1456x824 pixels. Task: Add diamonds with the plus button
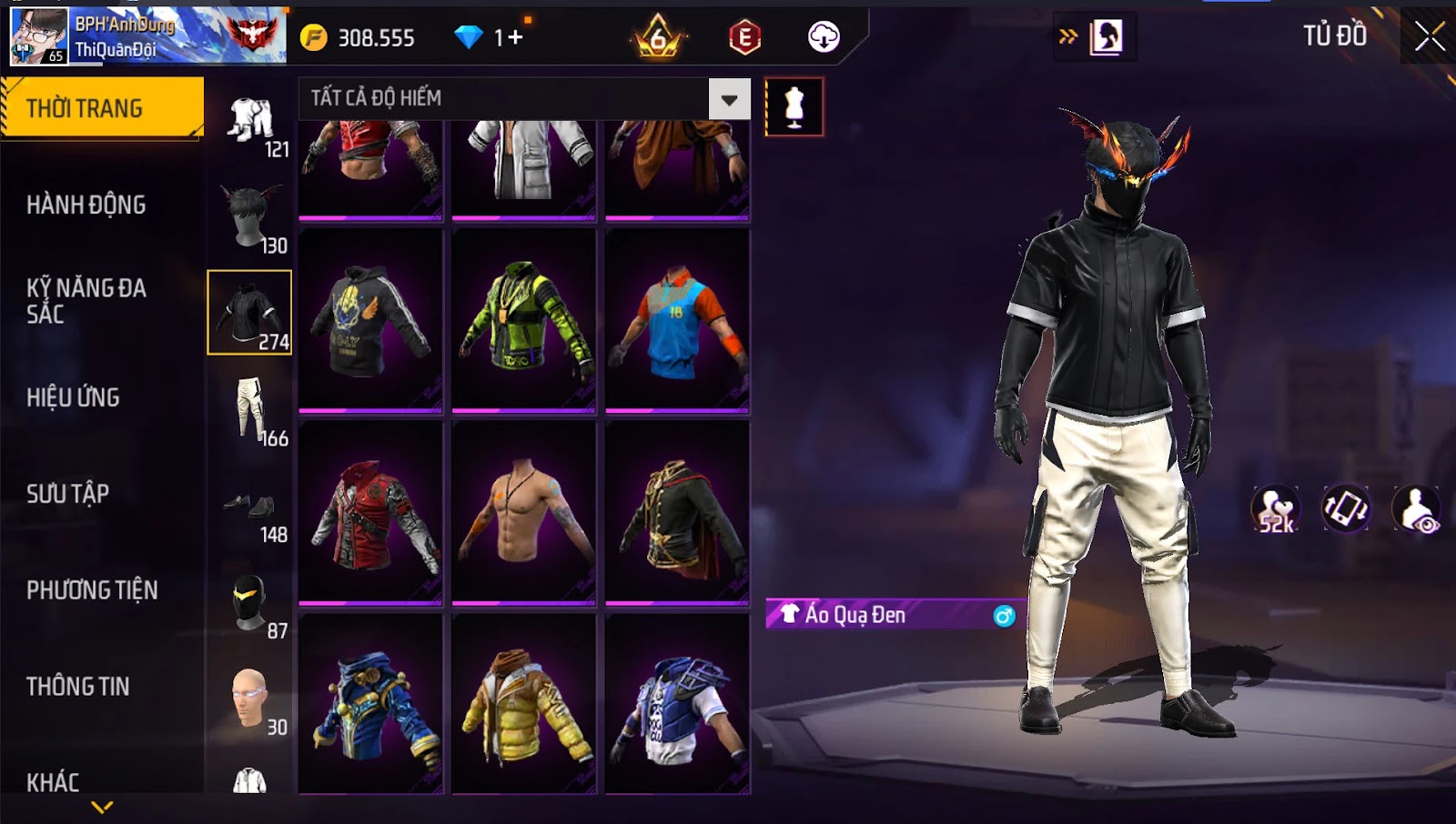coord(515,37)
